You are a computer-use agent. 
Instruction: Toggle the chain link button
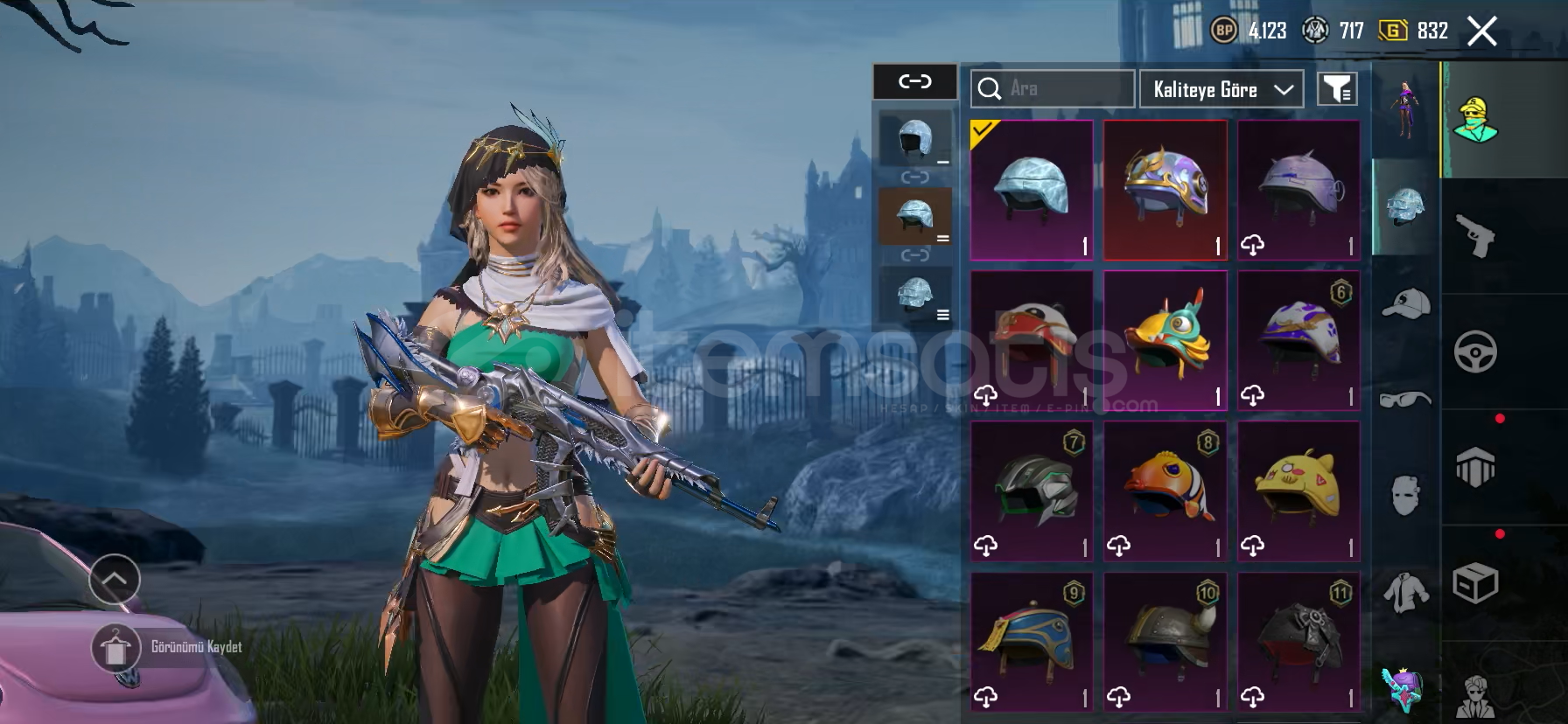915,81
